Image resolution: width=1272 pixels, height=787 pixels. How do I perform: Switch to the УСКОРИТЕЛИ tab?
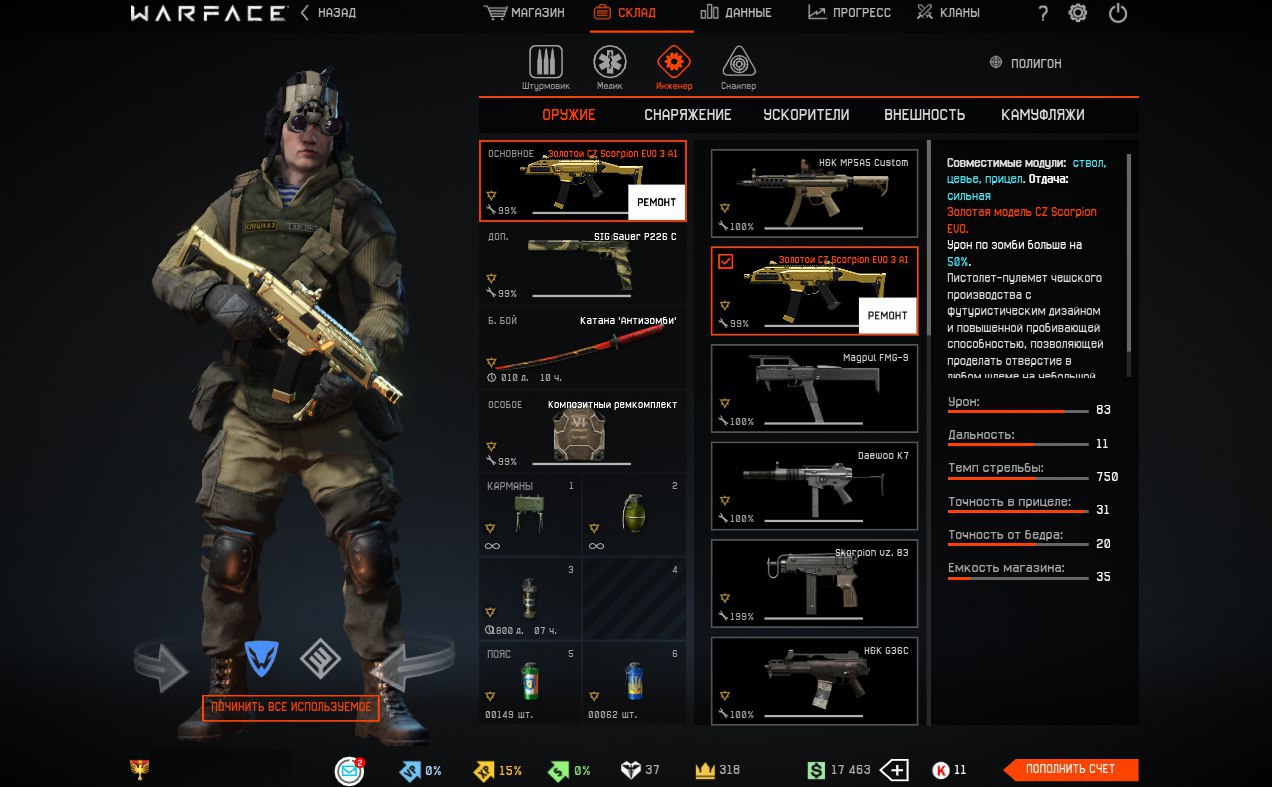pyautogui.click(x=806, y=115)
